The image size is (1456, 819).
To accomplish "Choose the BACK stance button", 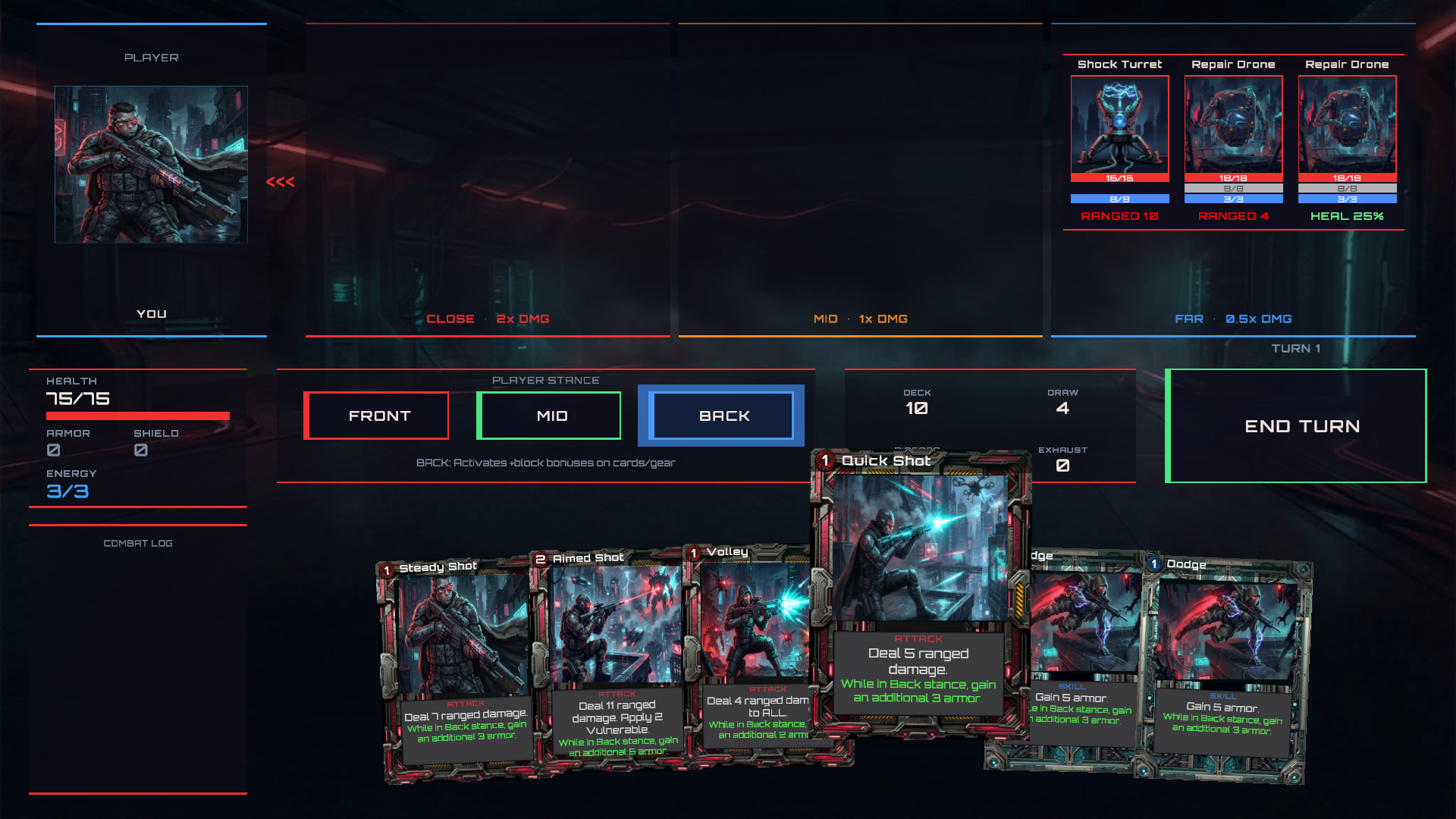I will (722, 416).
